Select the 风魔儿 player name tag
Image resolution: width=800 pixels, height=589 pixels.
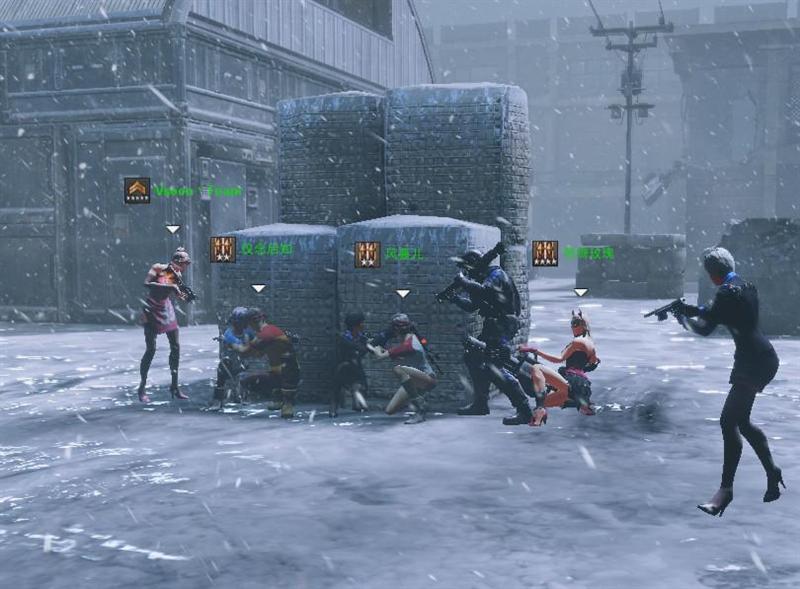point(404,254)
